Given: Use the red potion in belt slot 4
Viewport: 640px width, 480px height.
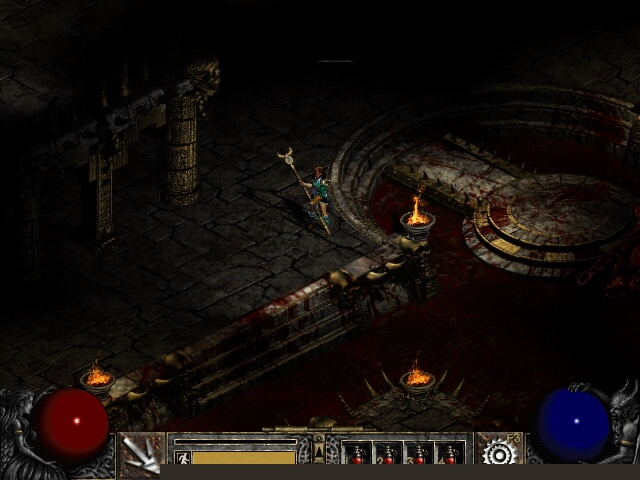Looking at the screenshot, I should (x=450, y=455).
